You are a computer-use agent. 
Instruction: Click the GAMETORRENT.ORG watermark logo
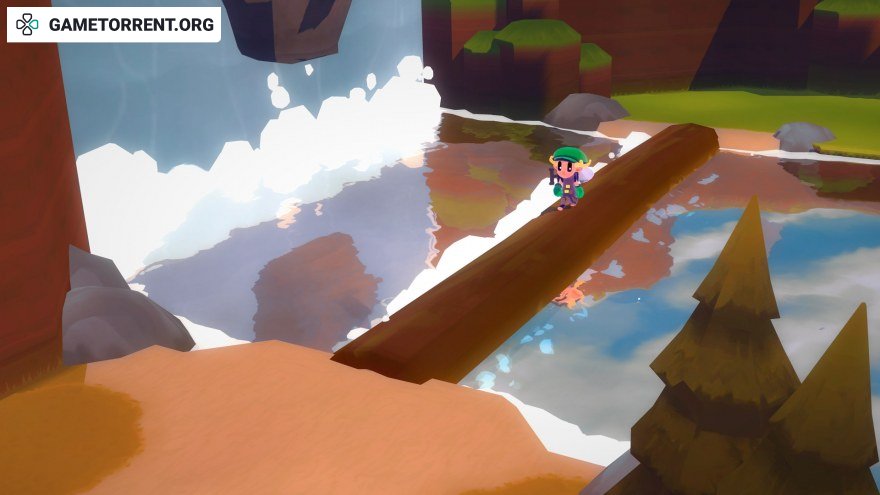113,25
